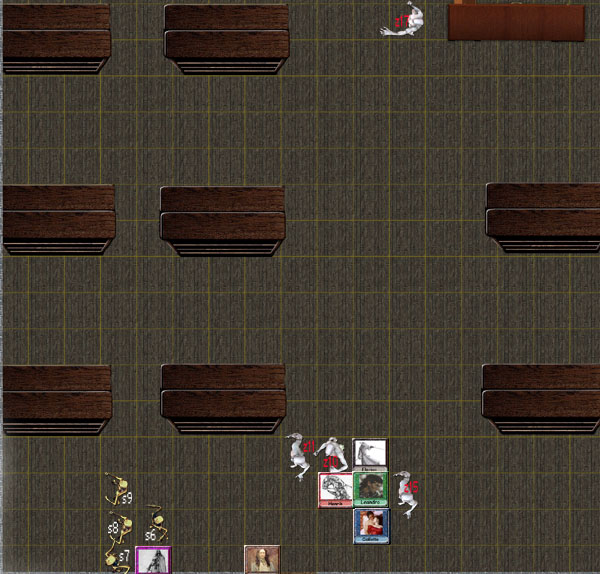Screen dimensions: 600x574
Task: Select the red-framed sketch character token
Action: pyautogui.click(x=334, y=489)
